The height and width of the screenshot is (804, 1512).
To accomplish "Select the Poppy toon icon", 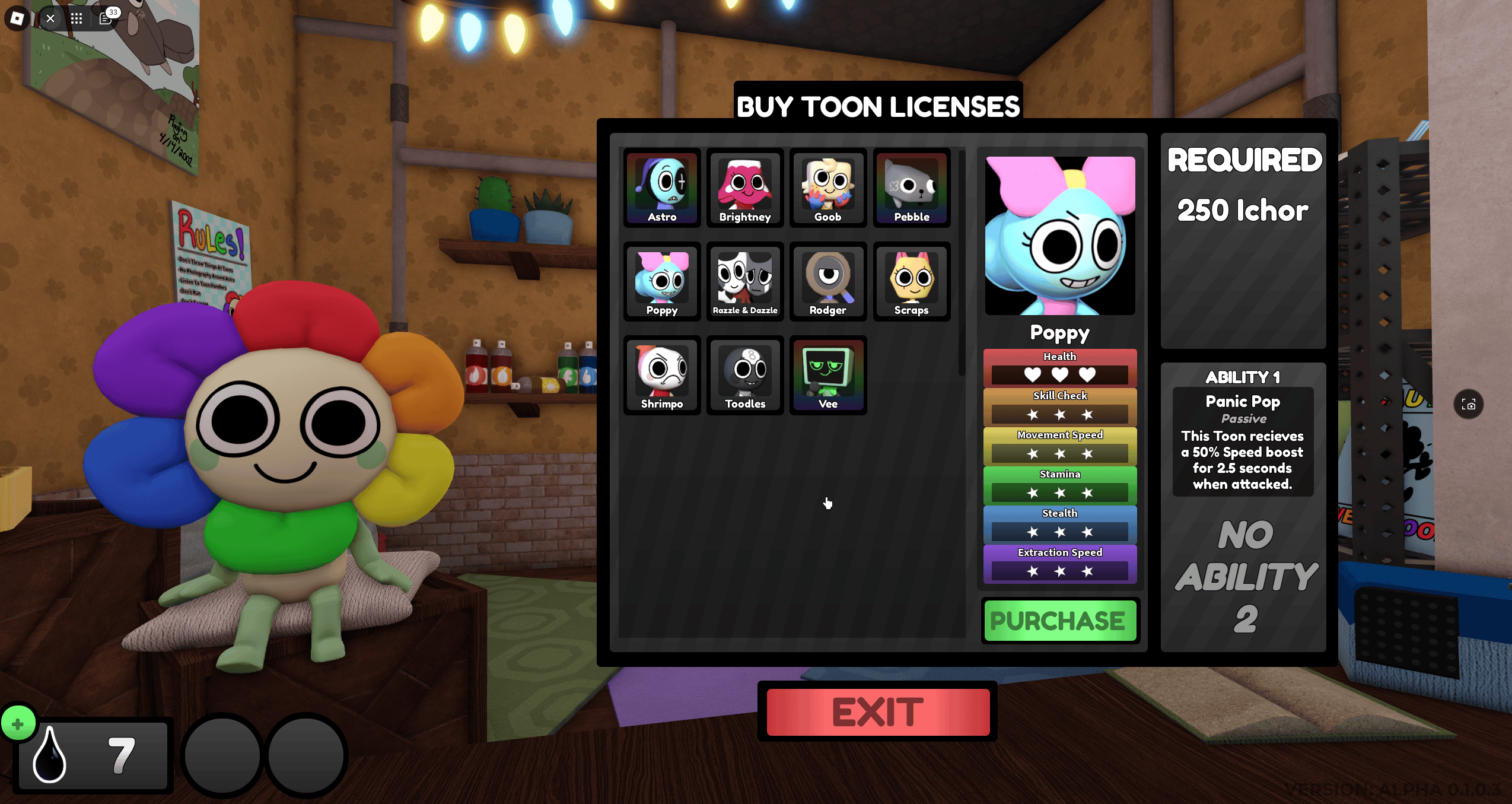I will (x=661, y=281).
